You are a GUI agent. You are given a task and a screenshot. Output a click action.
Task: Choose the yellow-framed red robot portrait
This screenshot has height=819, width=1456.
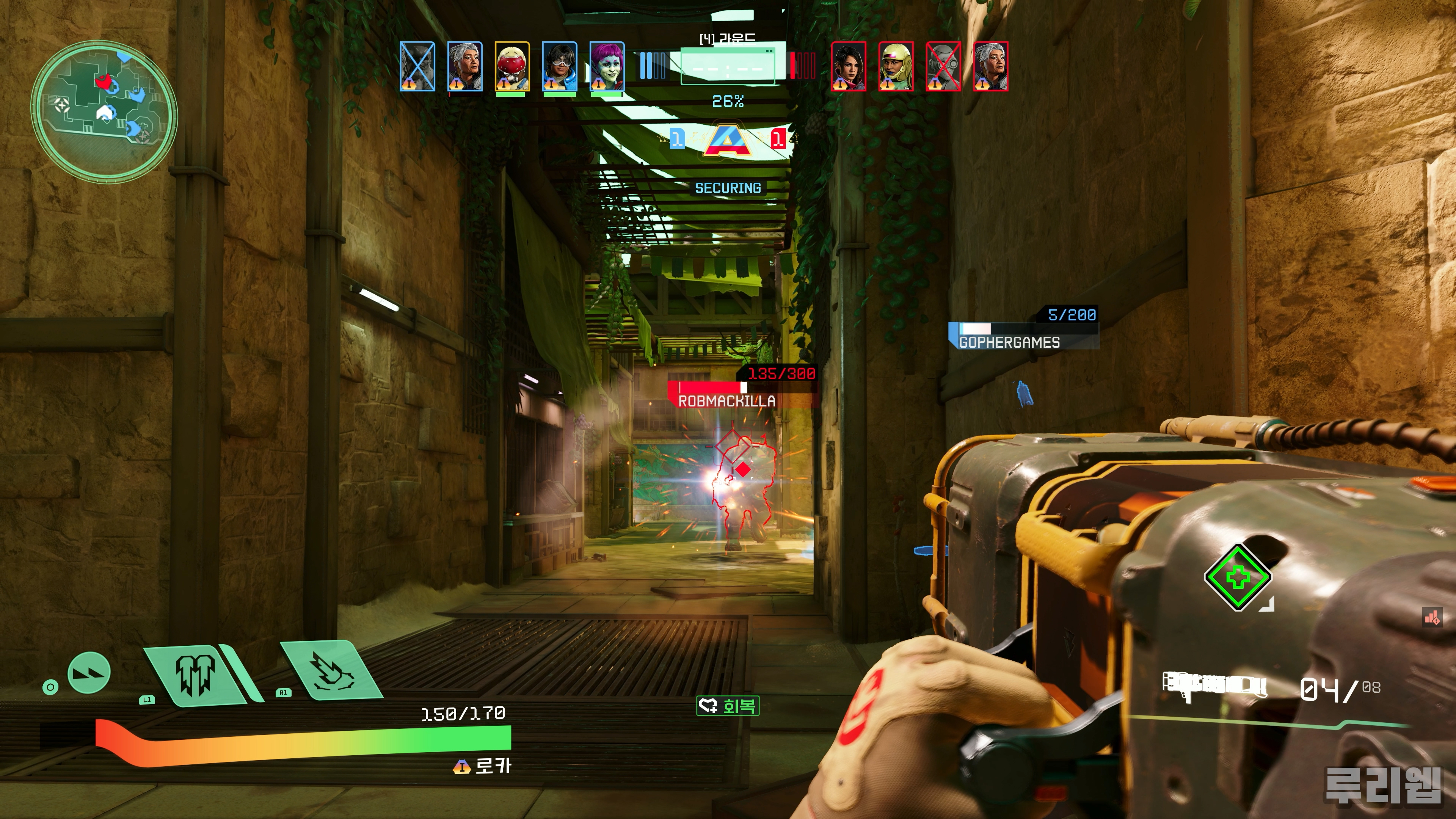tap(512, 66)
